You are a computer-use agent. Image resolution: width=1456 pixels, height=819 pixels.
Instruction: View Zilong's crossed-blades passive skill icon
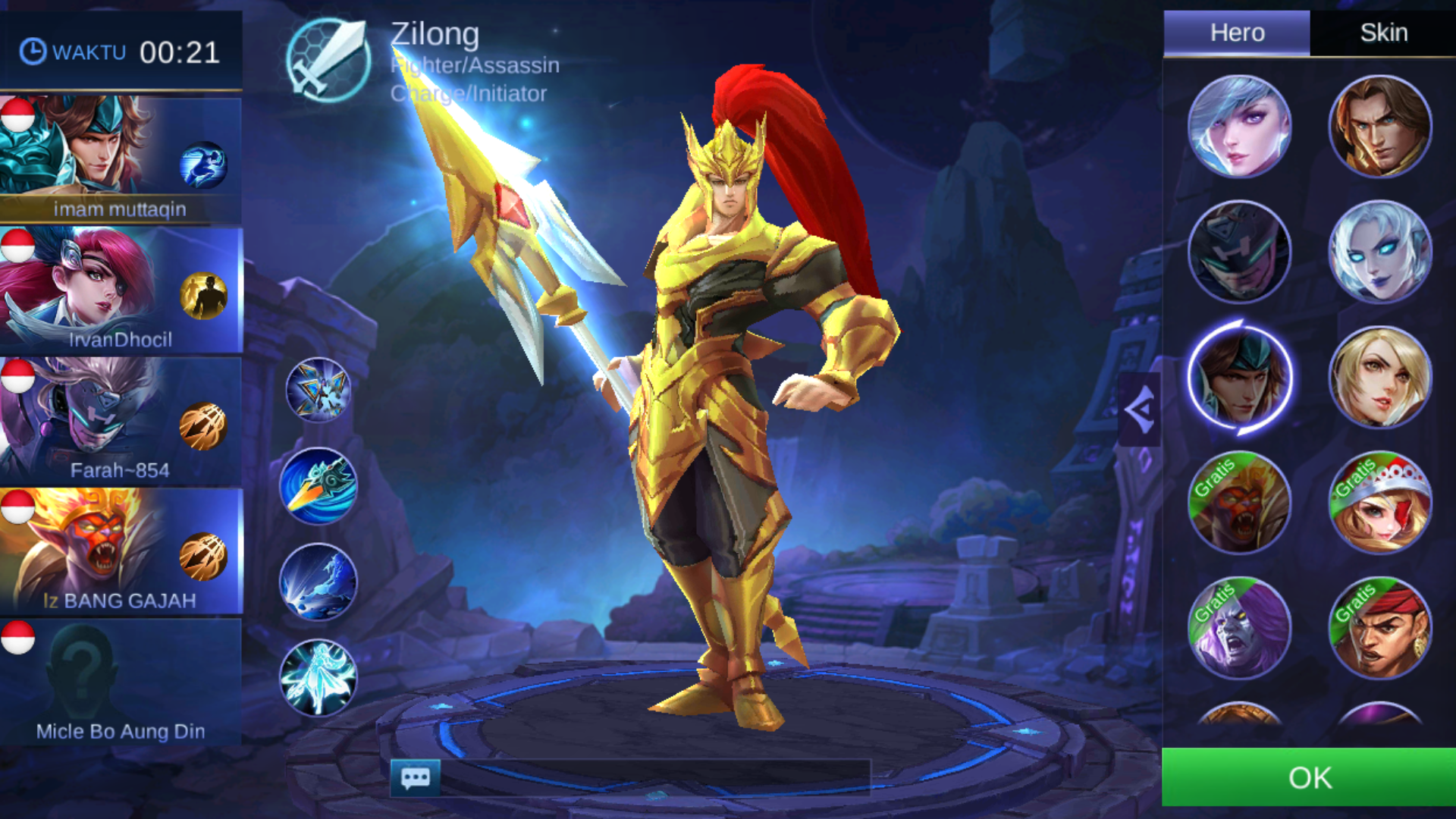(318, 390)
